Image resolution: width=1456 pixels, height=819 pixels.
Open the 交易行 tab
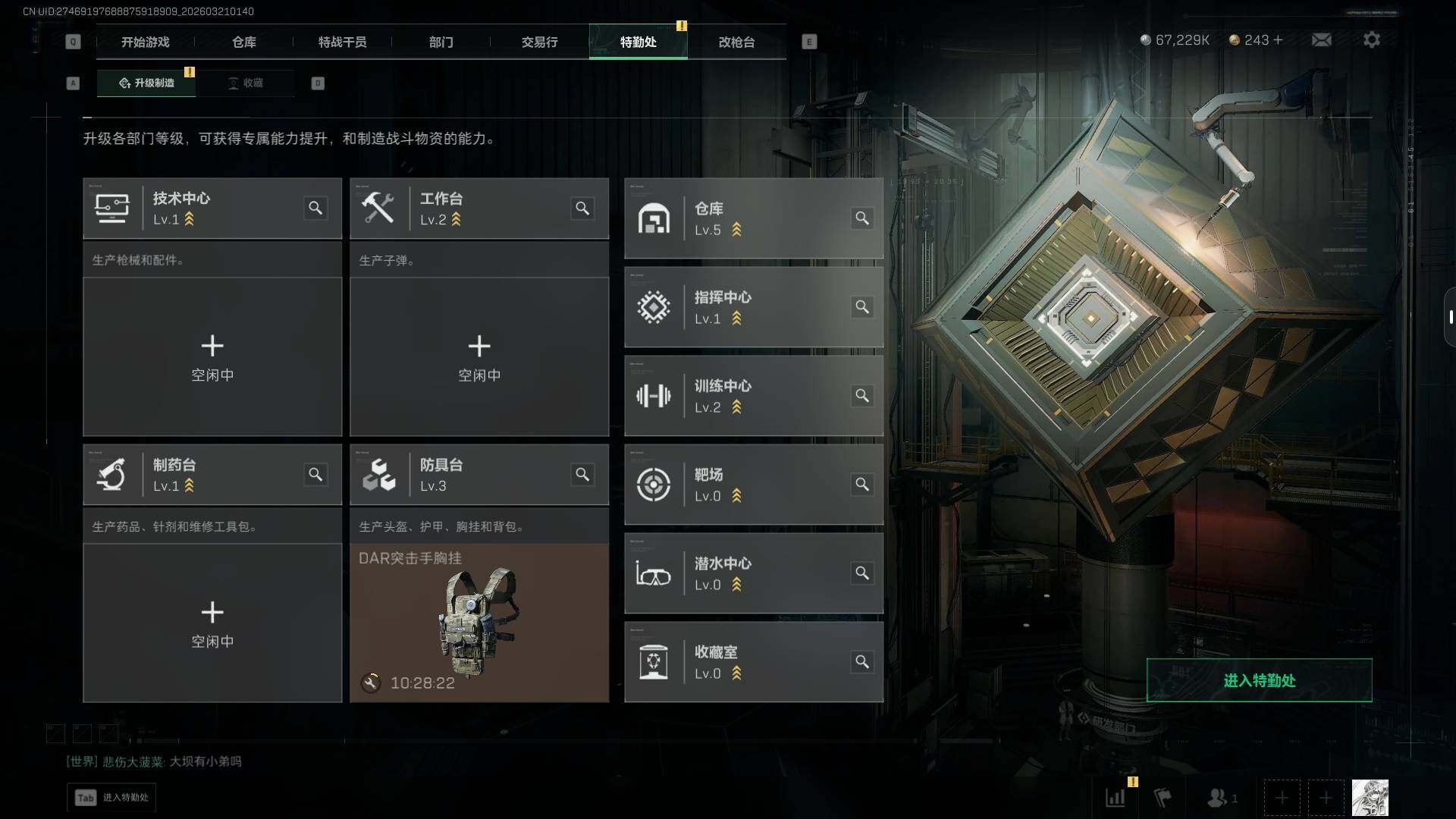[x=539, y=42]
